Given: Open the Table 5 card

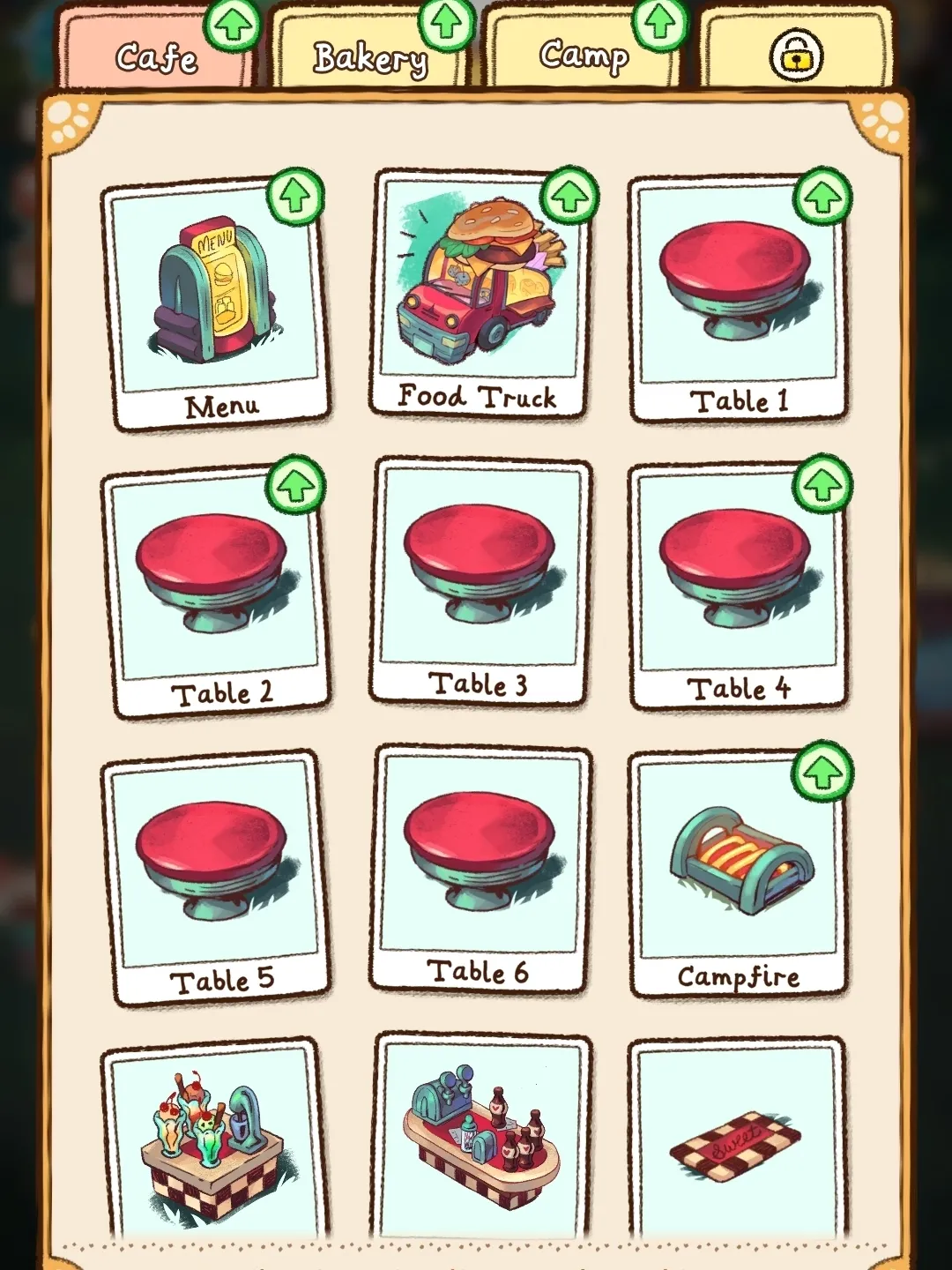Looking at the screenshot, I should tap(217, 878).
